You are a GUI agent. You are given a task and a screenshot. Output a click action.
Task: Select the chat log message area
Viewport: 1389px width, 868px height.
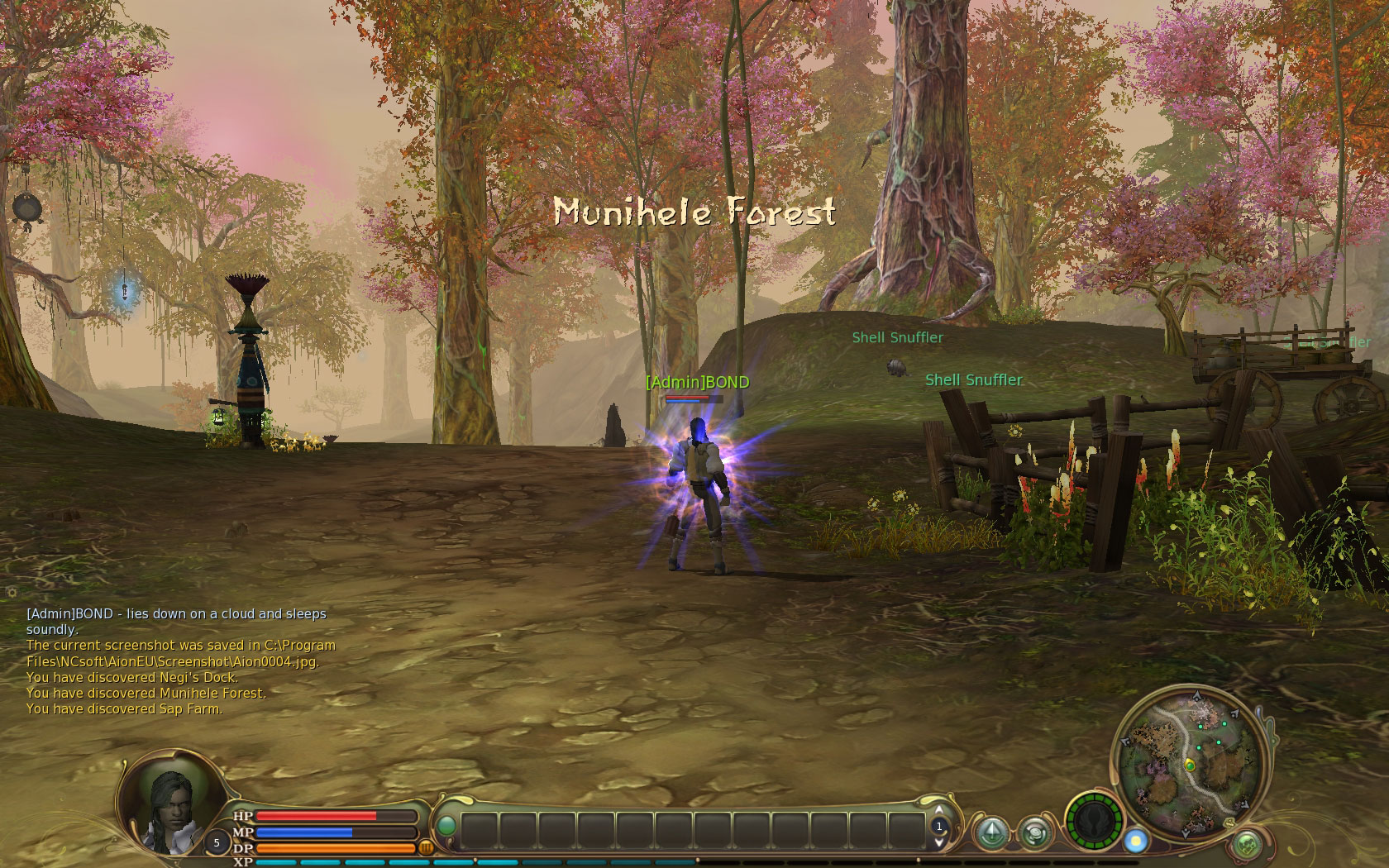[182, 661]
